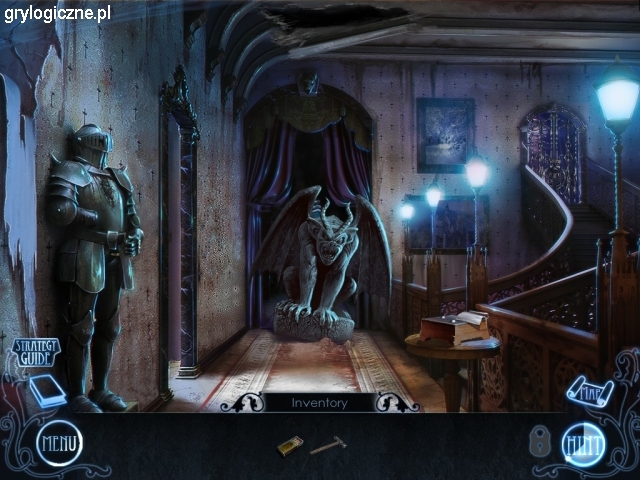Use the Hint button

coord(582,441)
